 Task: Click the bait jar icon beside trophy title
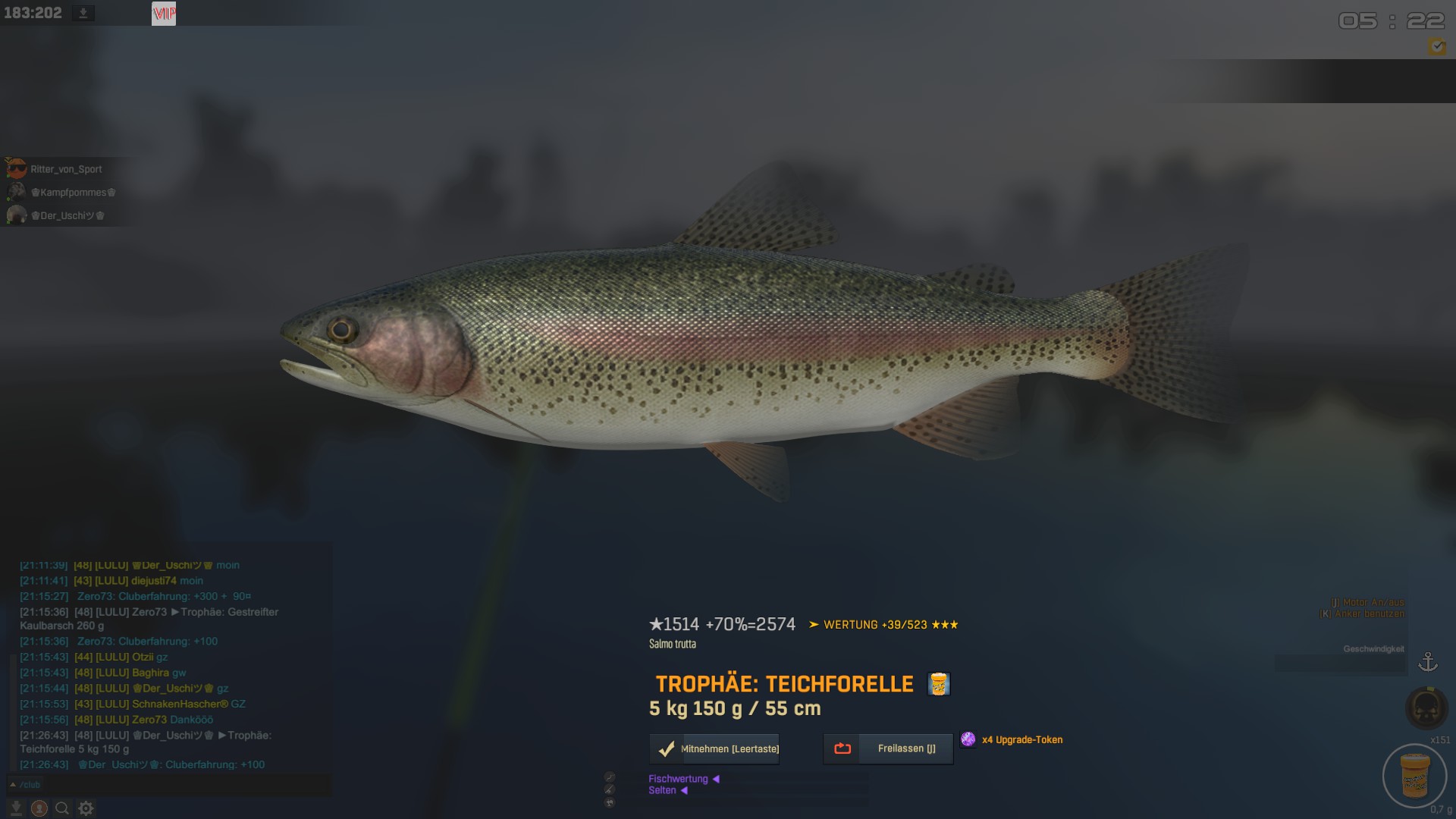click(x=938, y=684)
